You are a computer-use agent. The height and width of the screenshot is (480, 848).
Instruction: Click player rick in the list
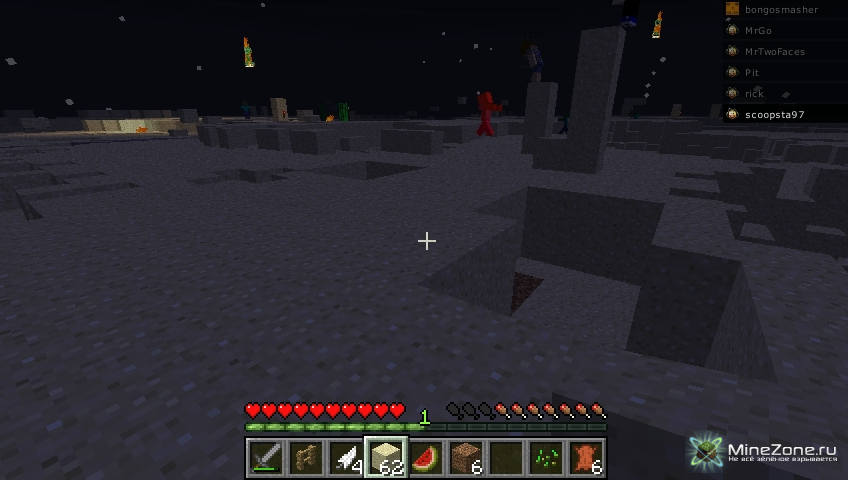754,94
